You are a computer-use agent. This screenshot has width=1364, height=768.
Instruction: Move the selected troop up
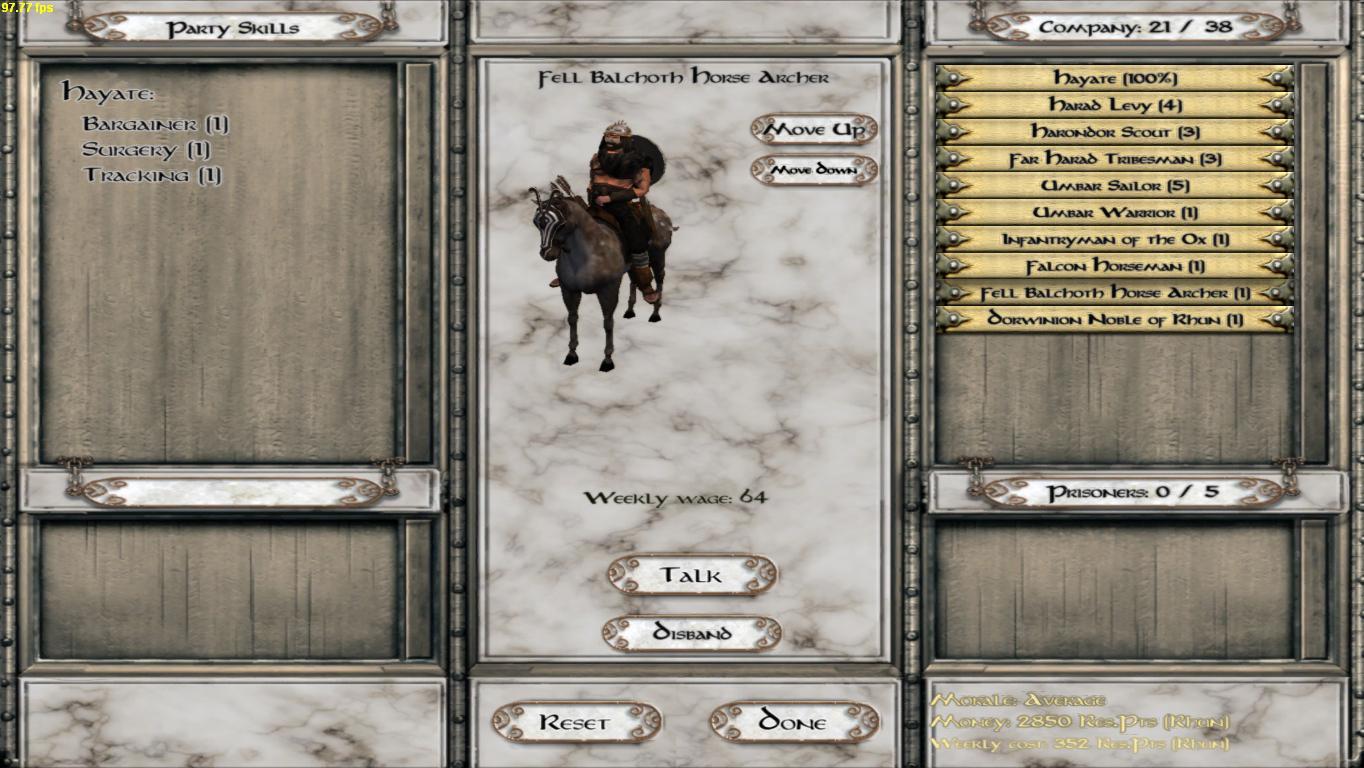click(x=814, y=129)
